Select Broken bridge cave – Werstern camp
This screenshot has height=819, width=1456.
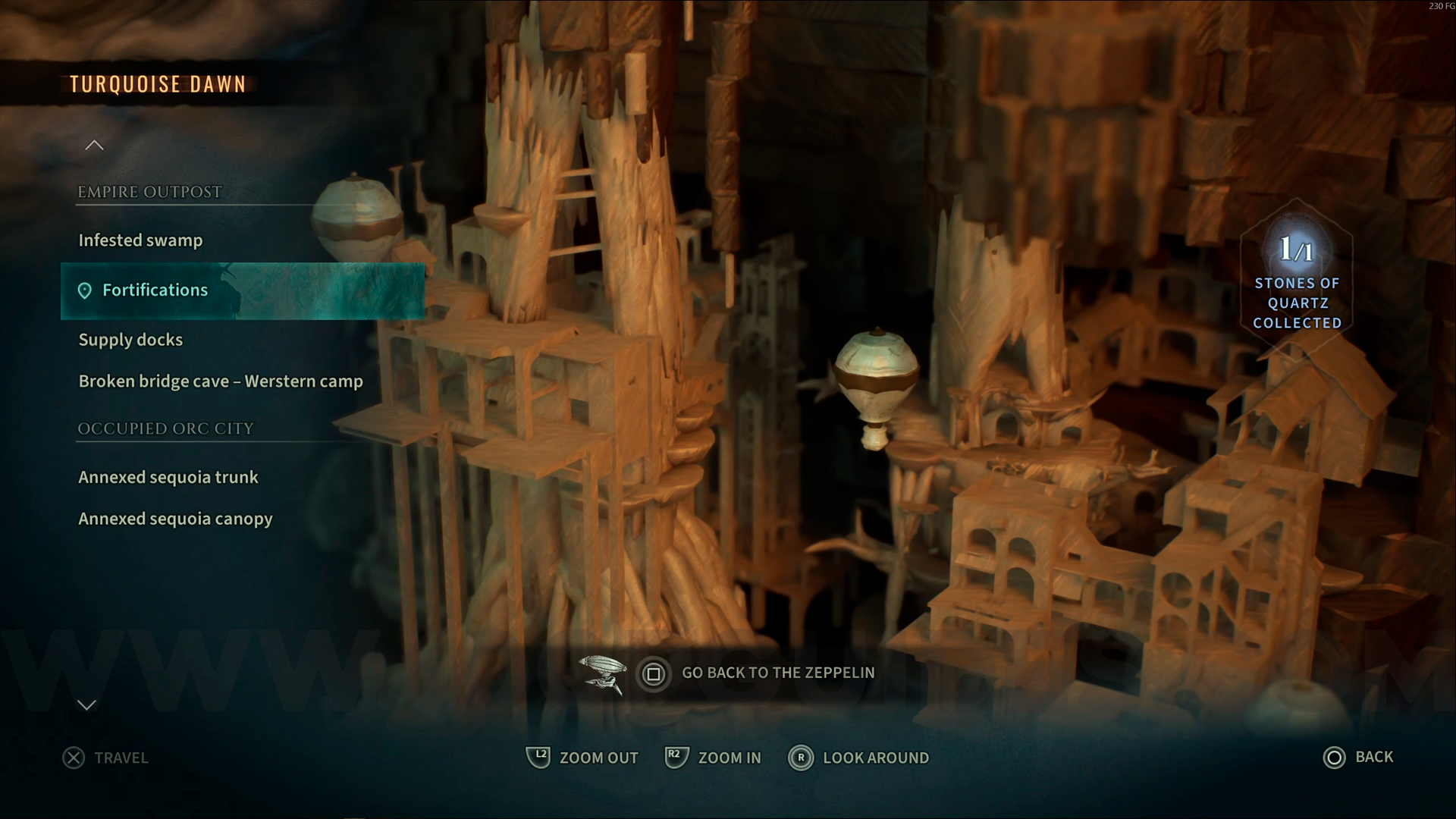(x=221, y=381)
